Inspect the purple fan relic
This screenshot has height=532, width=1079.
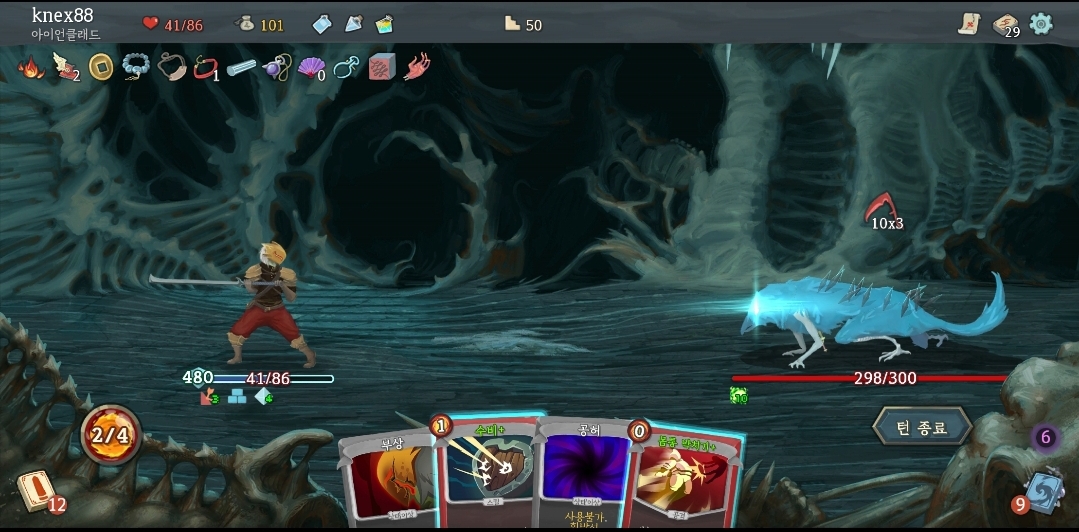pos(310,67)
